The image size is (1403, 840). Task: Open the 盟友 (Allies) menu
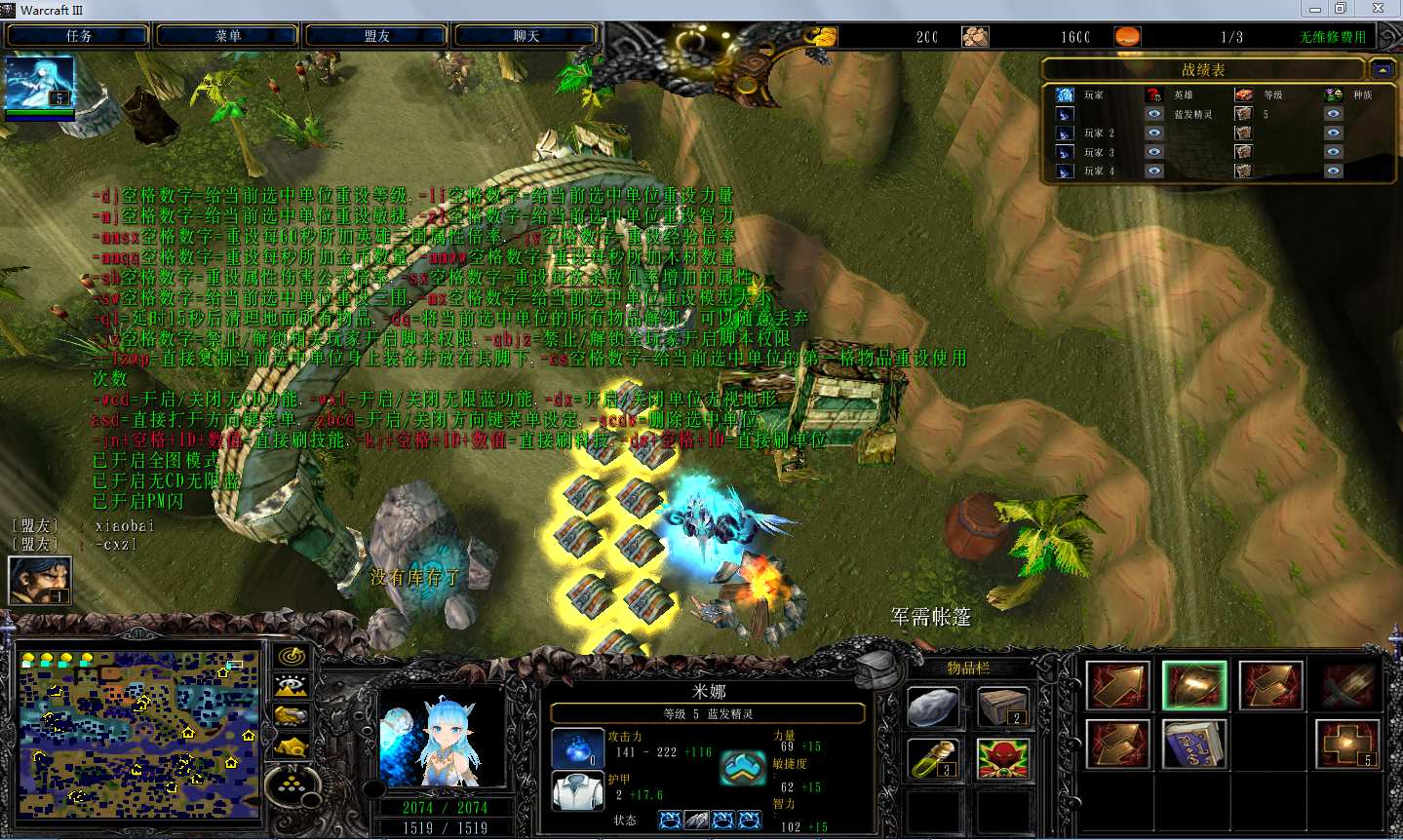377,36
